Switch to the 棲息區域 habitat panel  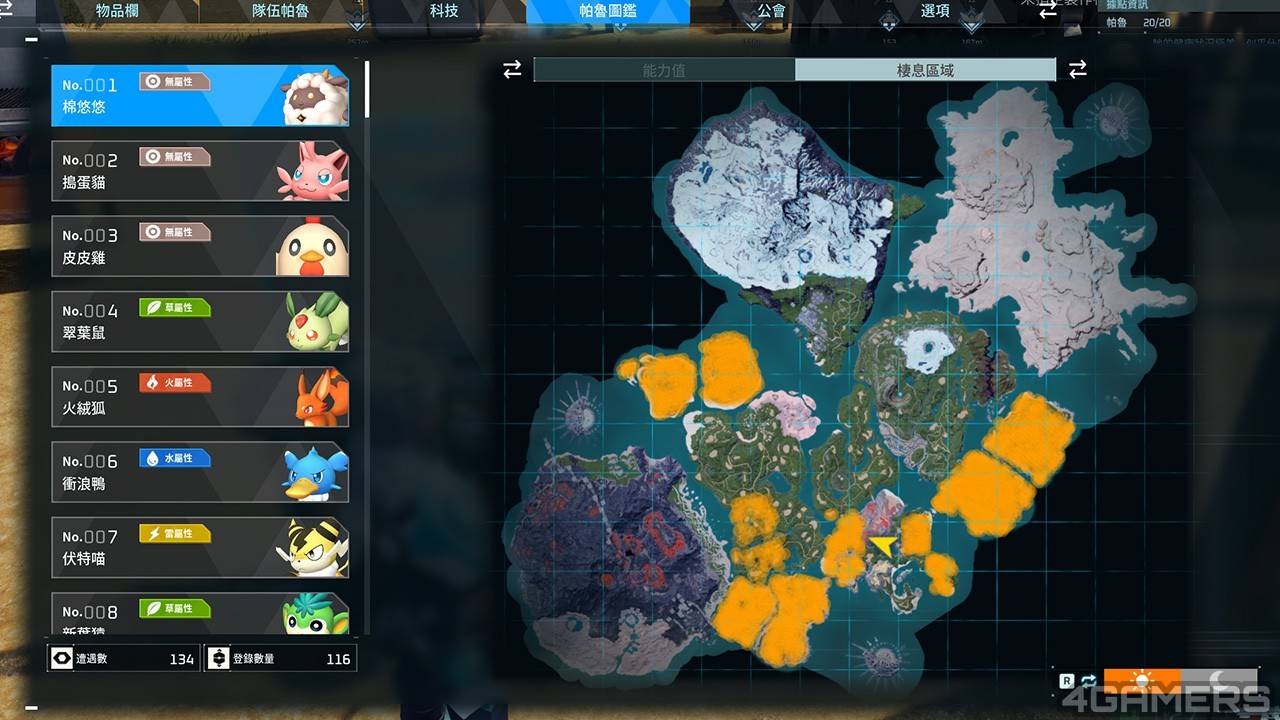[925, 70]
